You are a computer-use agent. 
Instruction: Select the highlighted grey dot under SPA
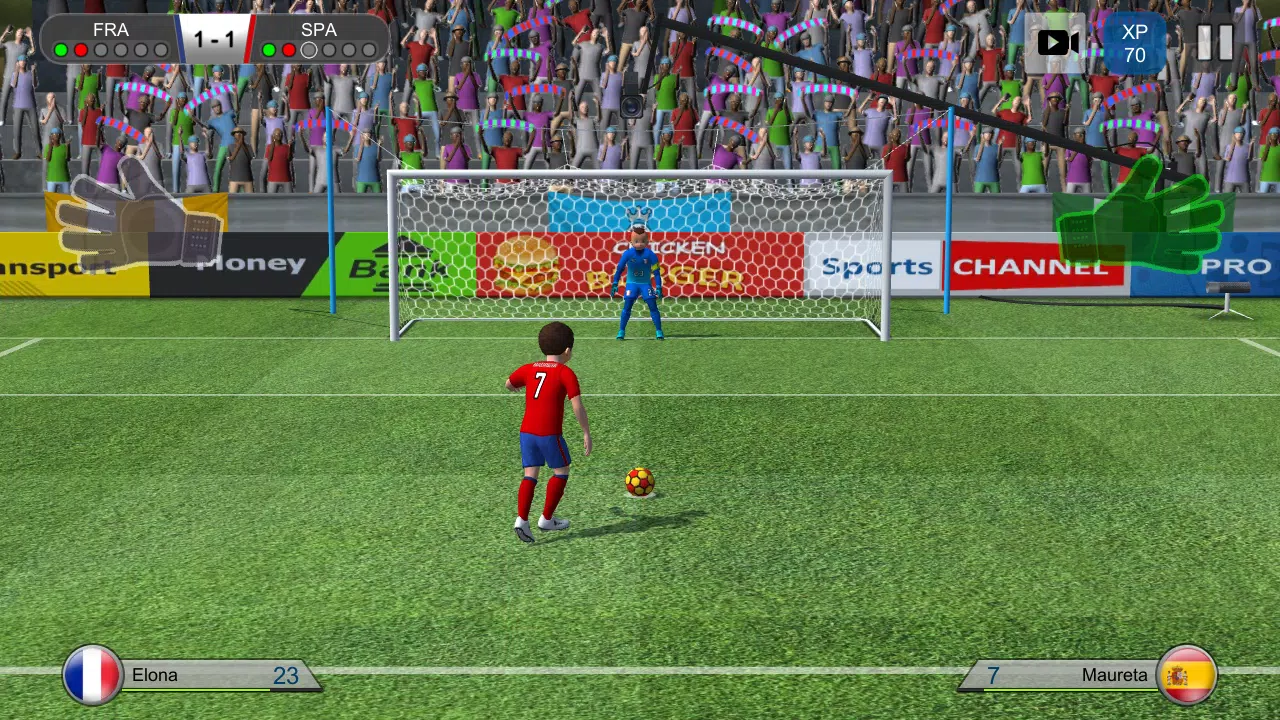coord(309,50)
